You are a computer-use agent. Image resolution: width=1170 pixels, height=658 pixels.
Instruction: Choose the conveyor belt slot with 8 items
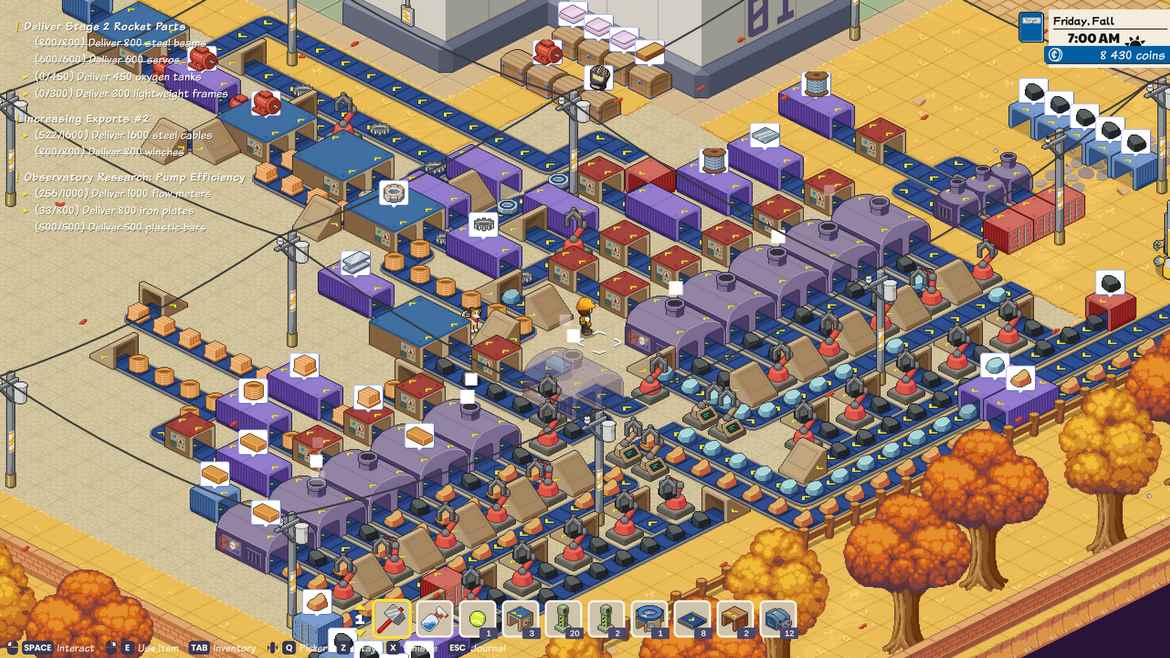692,620
